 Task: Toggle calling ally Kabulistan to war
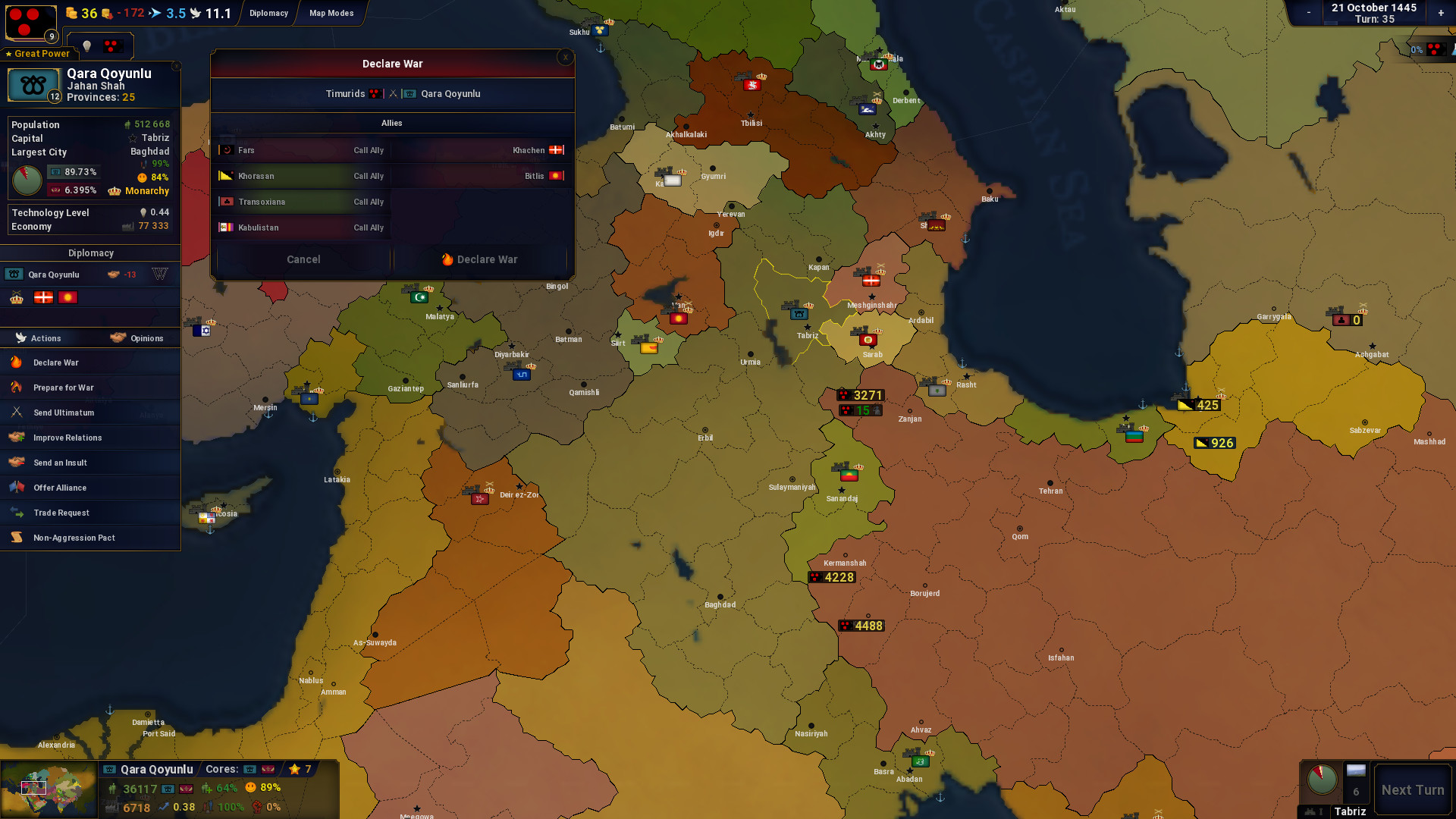click(x=368, y=227)
